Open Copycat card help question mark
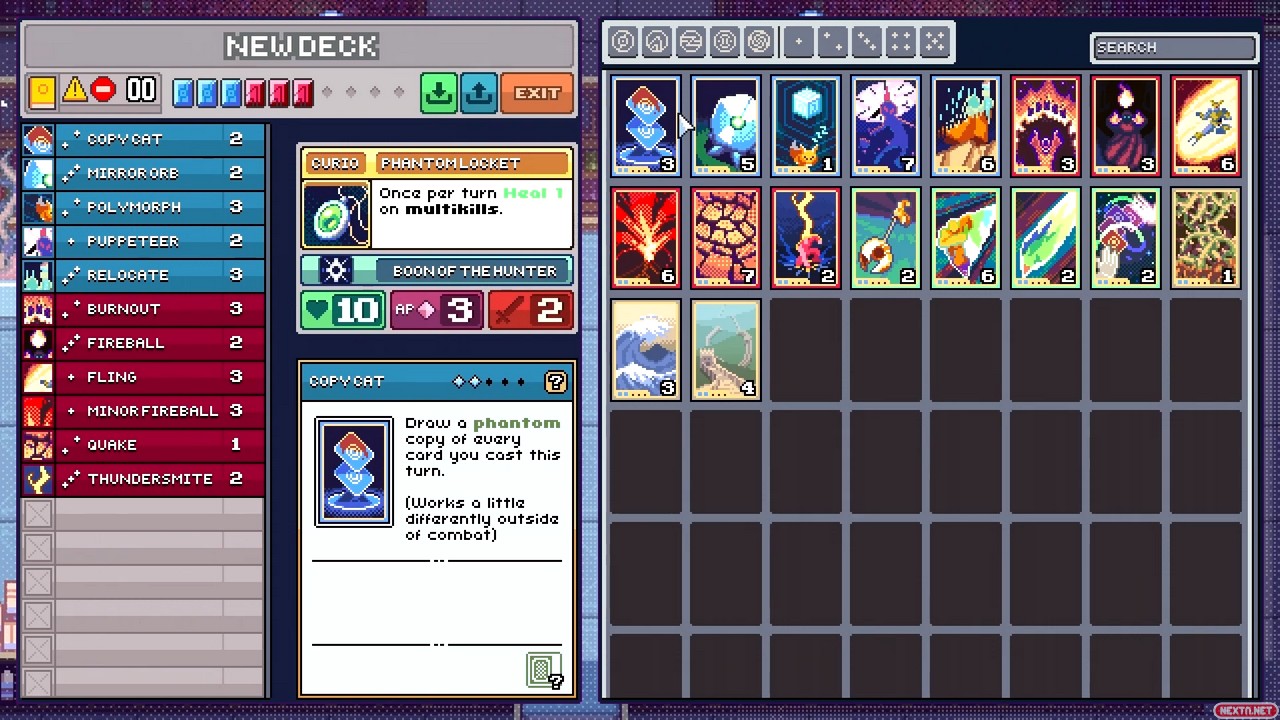Image resolution: width=1280 pixels, height=720 pixels. pyautogui.click(x=555, y=381)
